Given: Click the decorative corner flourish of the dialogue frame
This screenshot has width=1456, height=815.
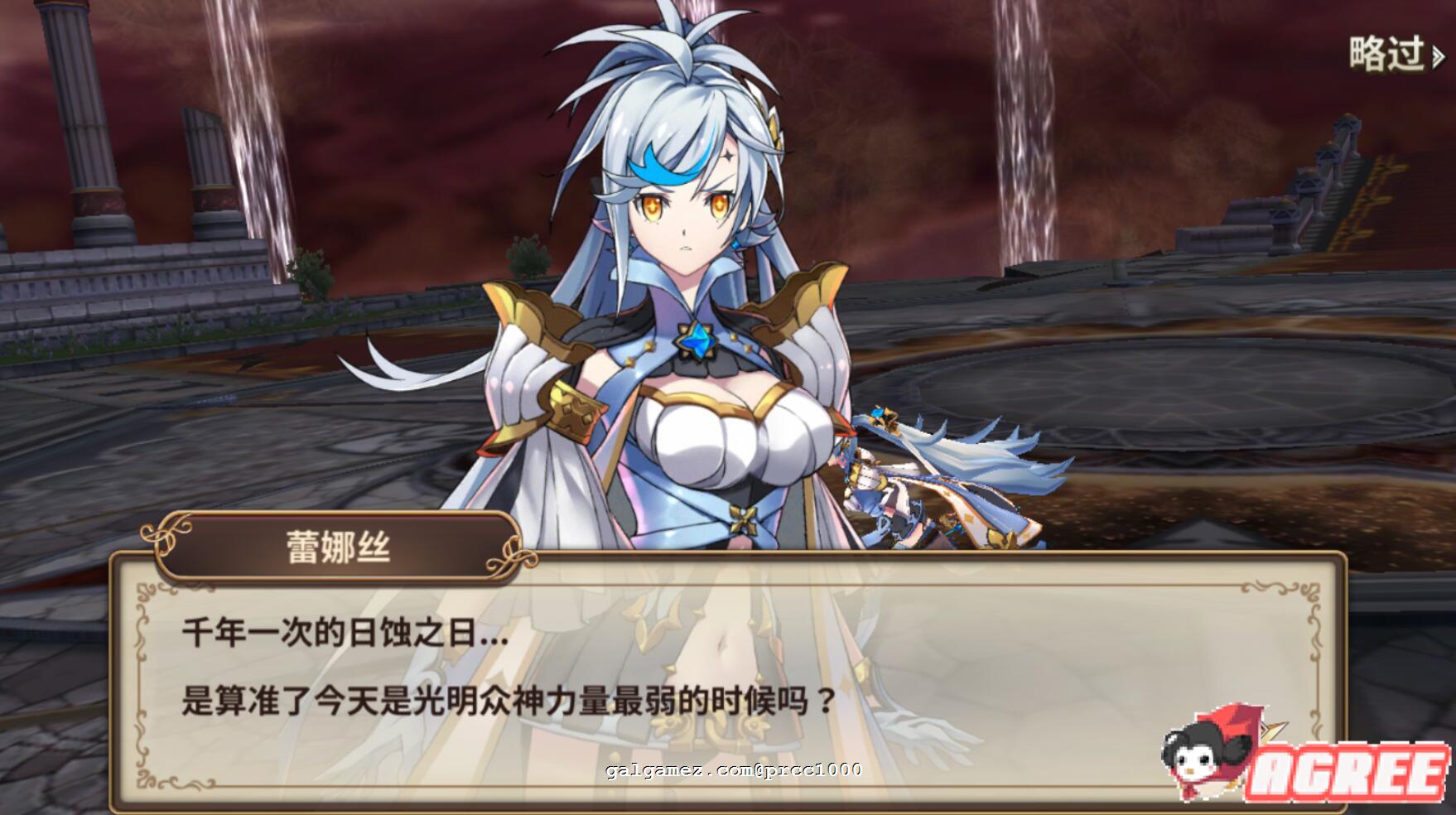Looking at the screenshot, I should click(147, 590).
